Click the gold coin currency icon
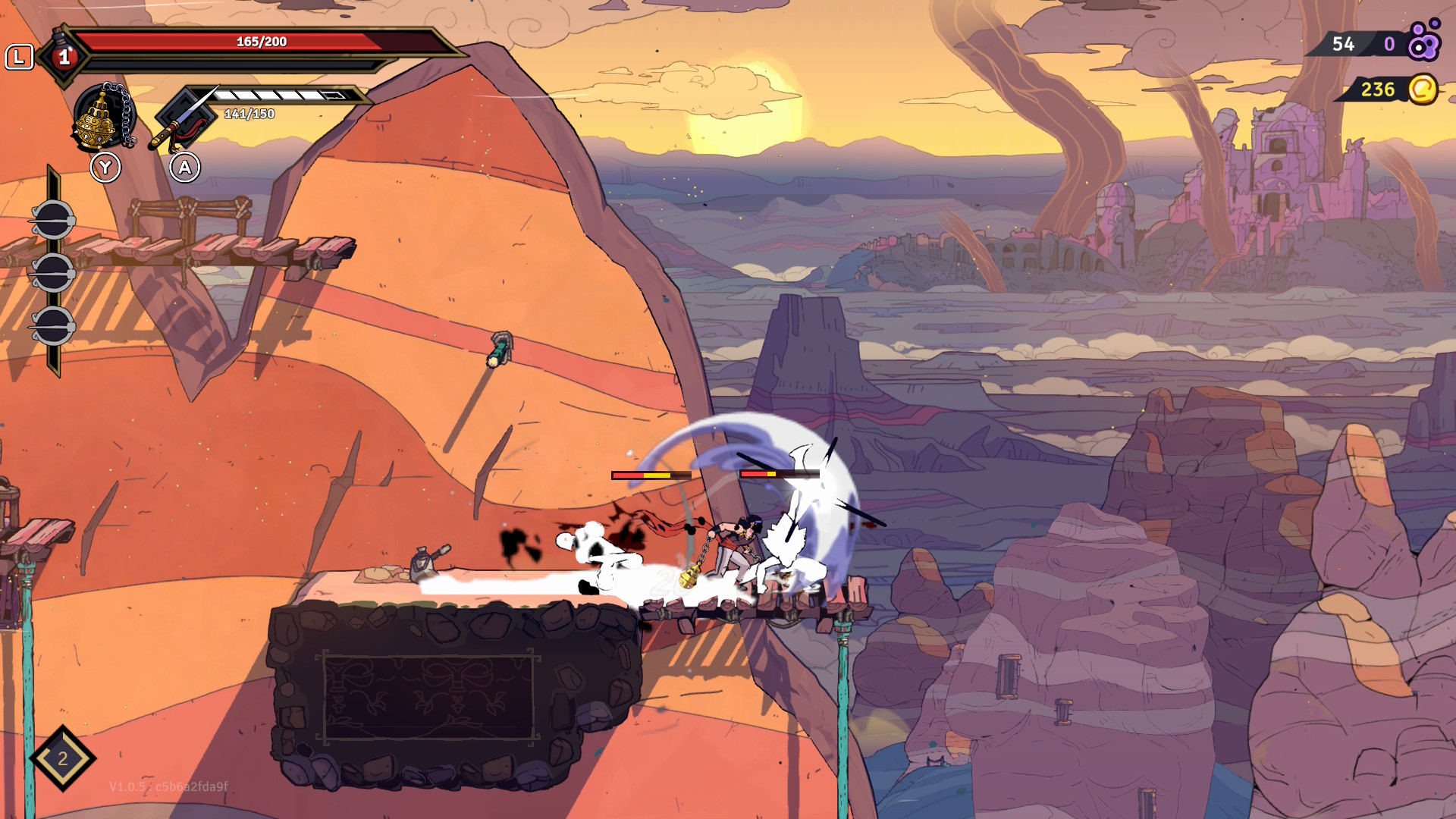Image resolution: width=1456 pixels, height=819 pixels. pyautogui.click(x=1422, y=89)
